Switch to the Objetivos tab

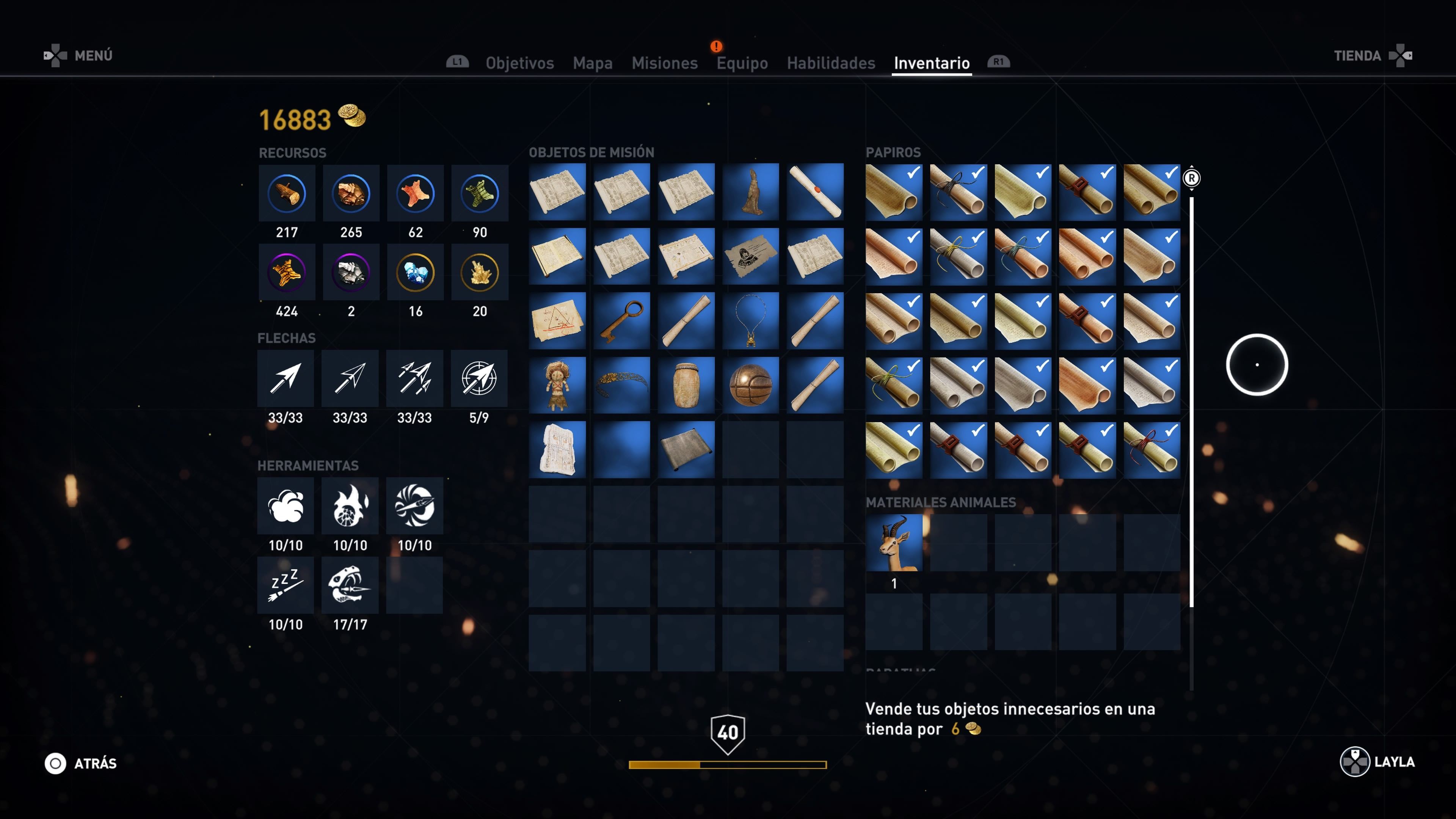coord(519,63)
